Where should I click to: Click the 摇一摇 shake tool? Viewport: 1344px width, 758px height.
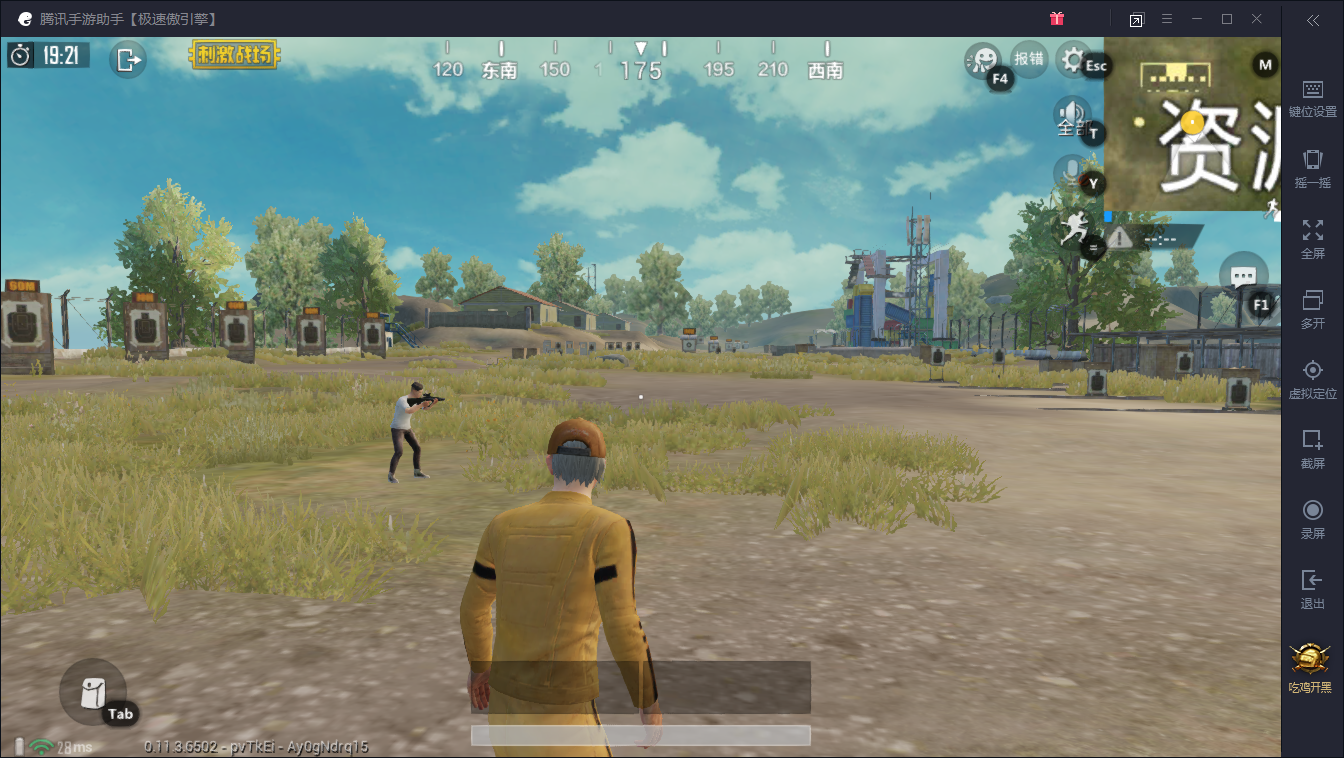click(1313, 168)
